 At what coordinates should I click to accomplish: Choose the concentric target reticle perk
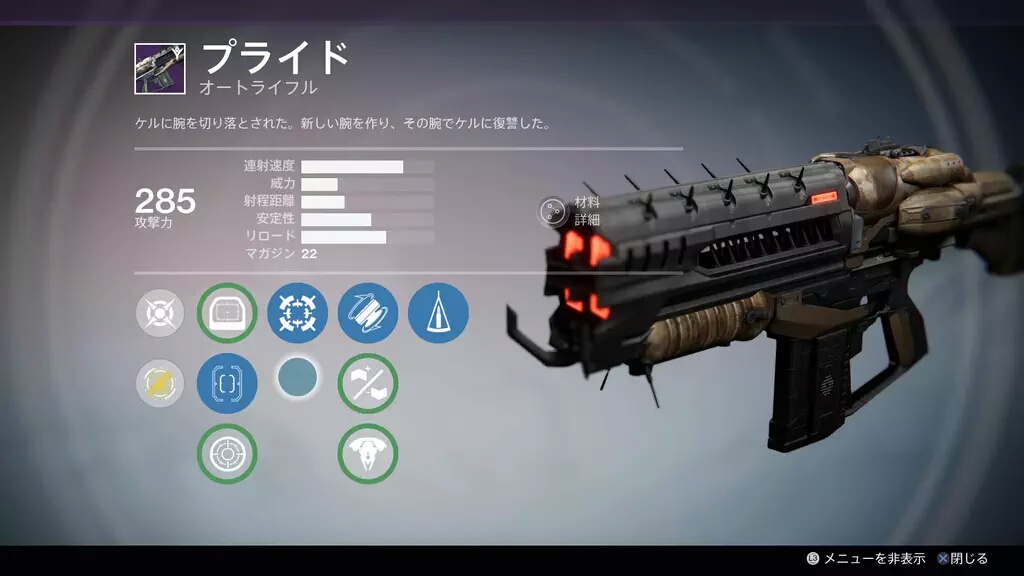coord(227,454)
